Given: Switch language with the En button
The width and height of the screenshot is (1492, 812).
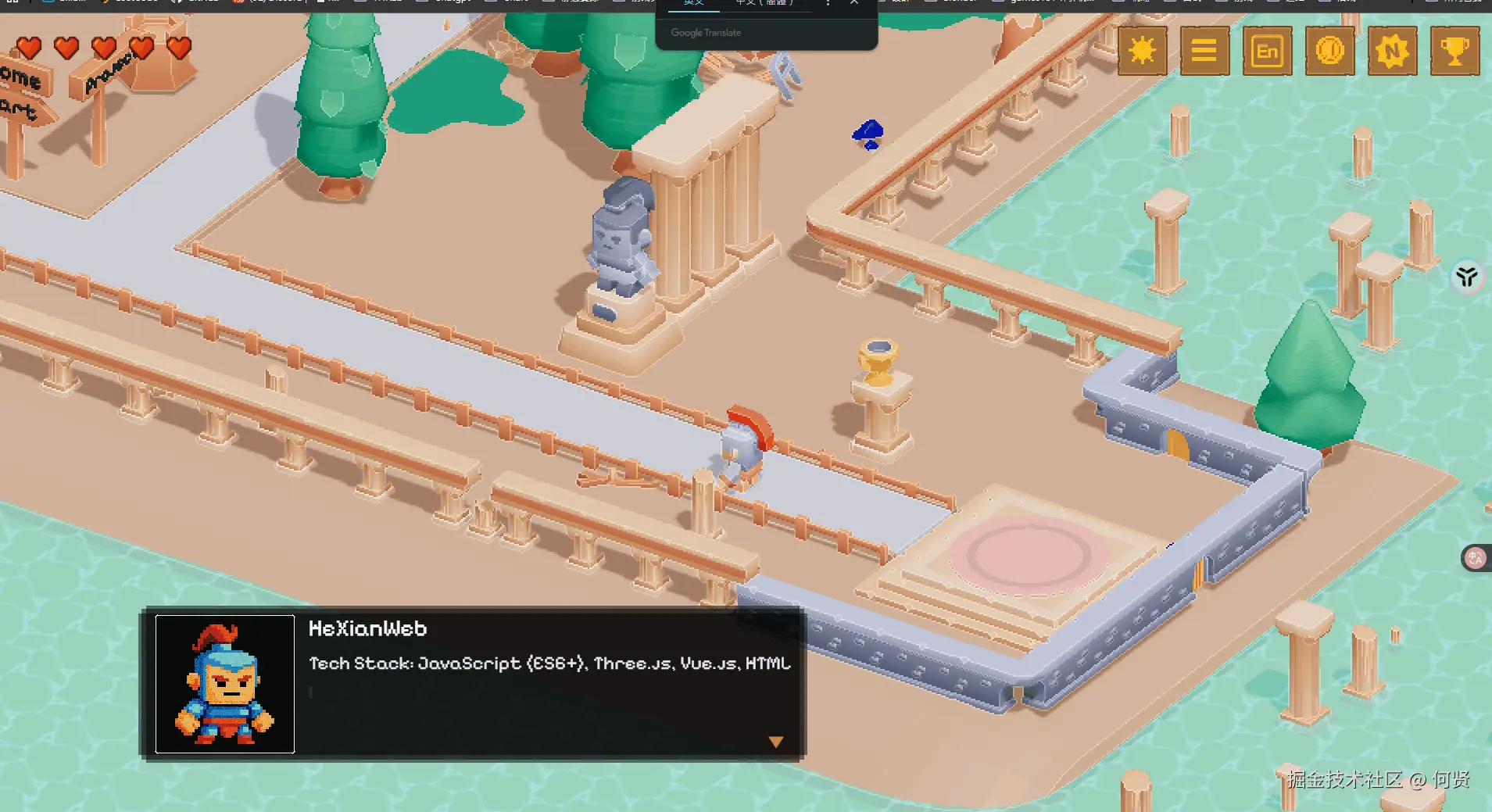Looking at the screenshot, I should pos(1267,52).
